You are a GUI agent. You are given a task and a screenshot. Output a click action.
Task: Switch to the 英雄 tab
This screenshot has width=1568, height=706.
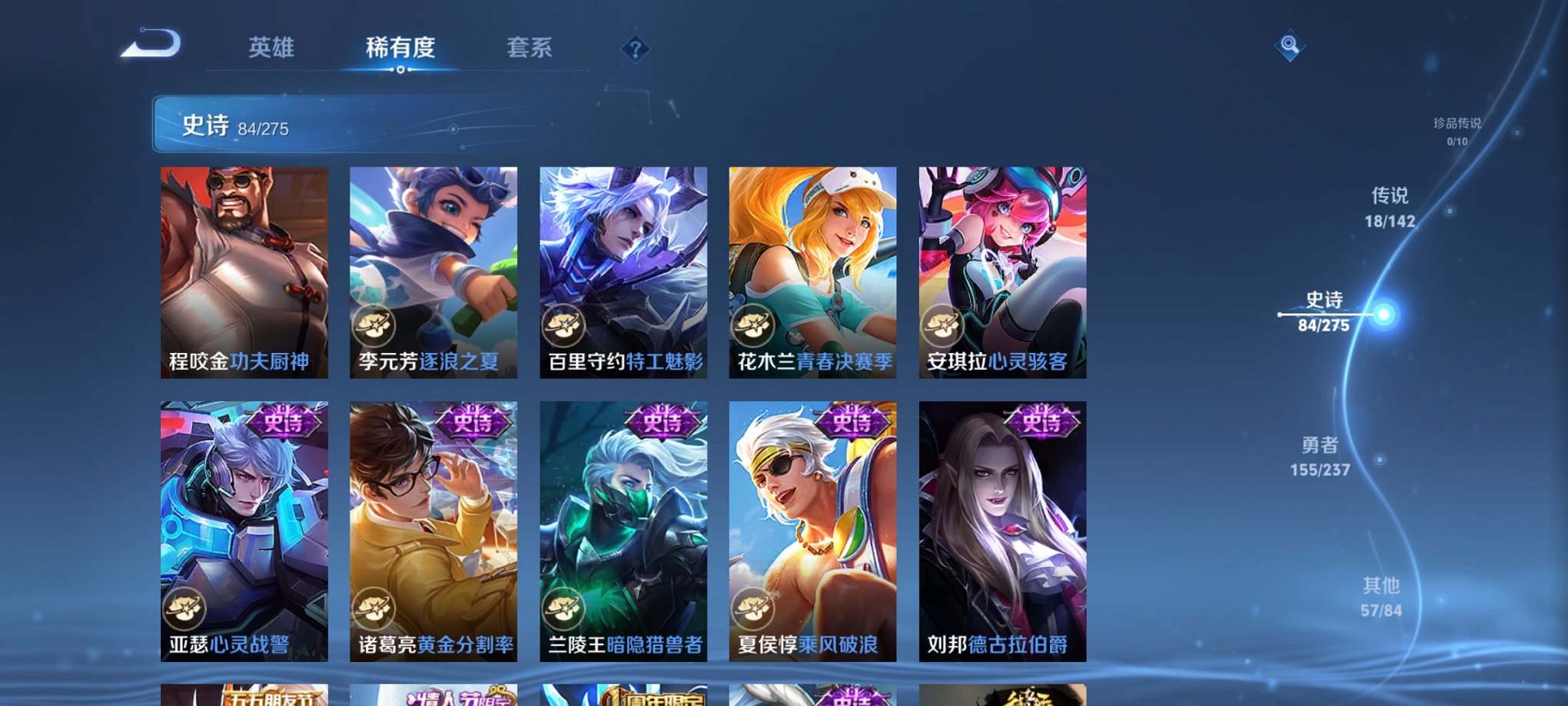pos(273,48)
